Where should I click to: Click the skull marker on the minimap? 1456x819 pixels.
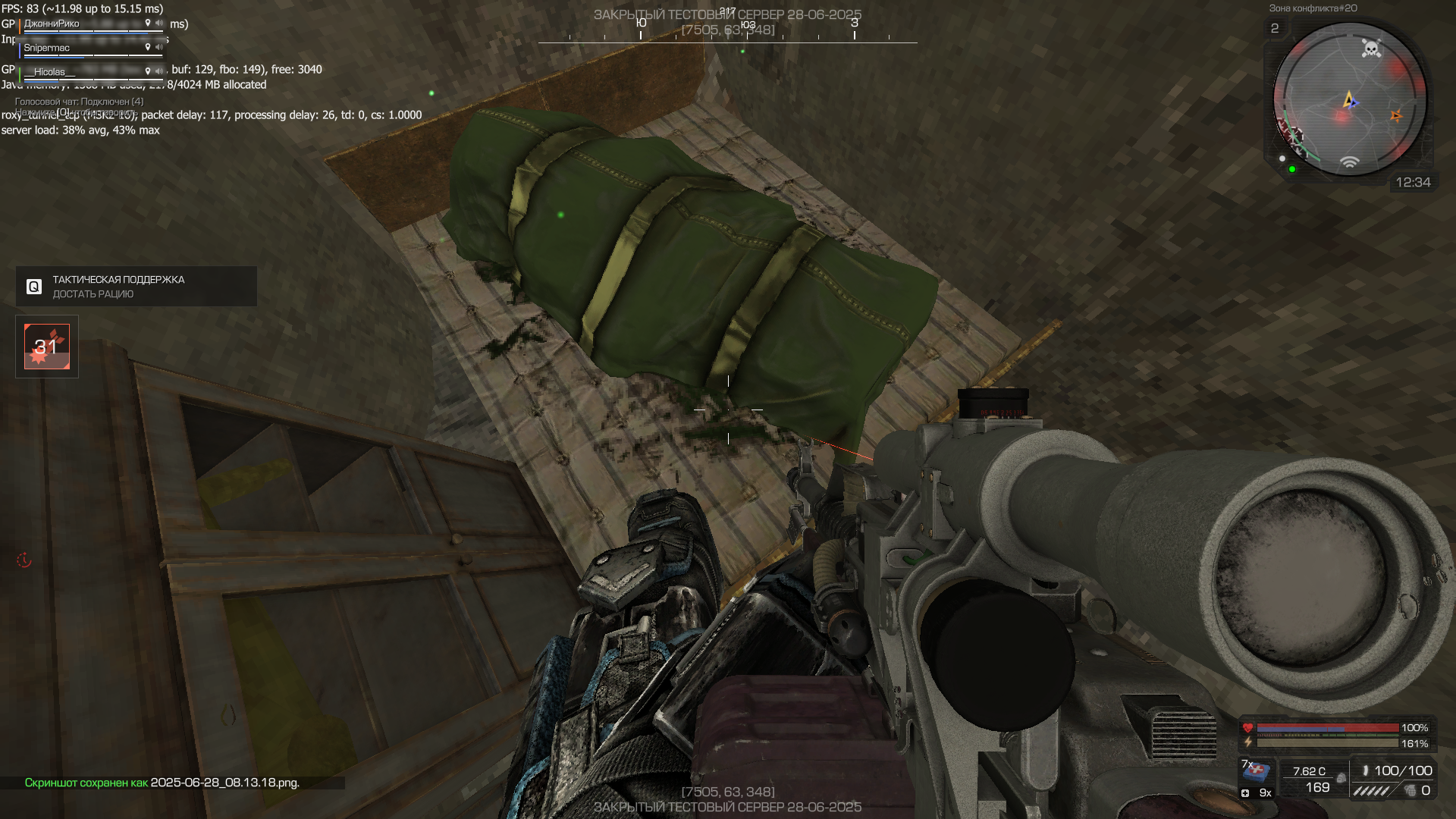click(x=1371, y=49)
